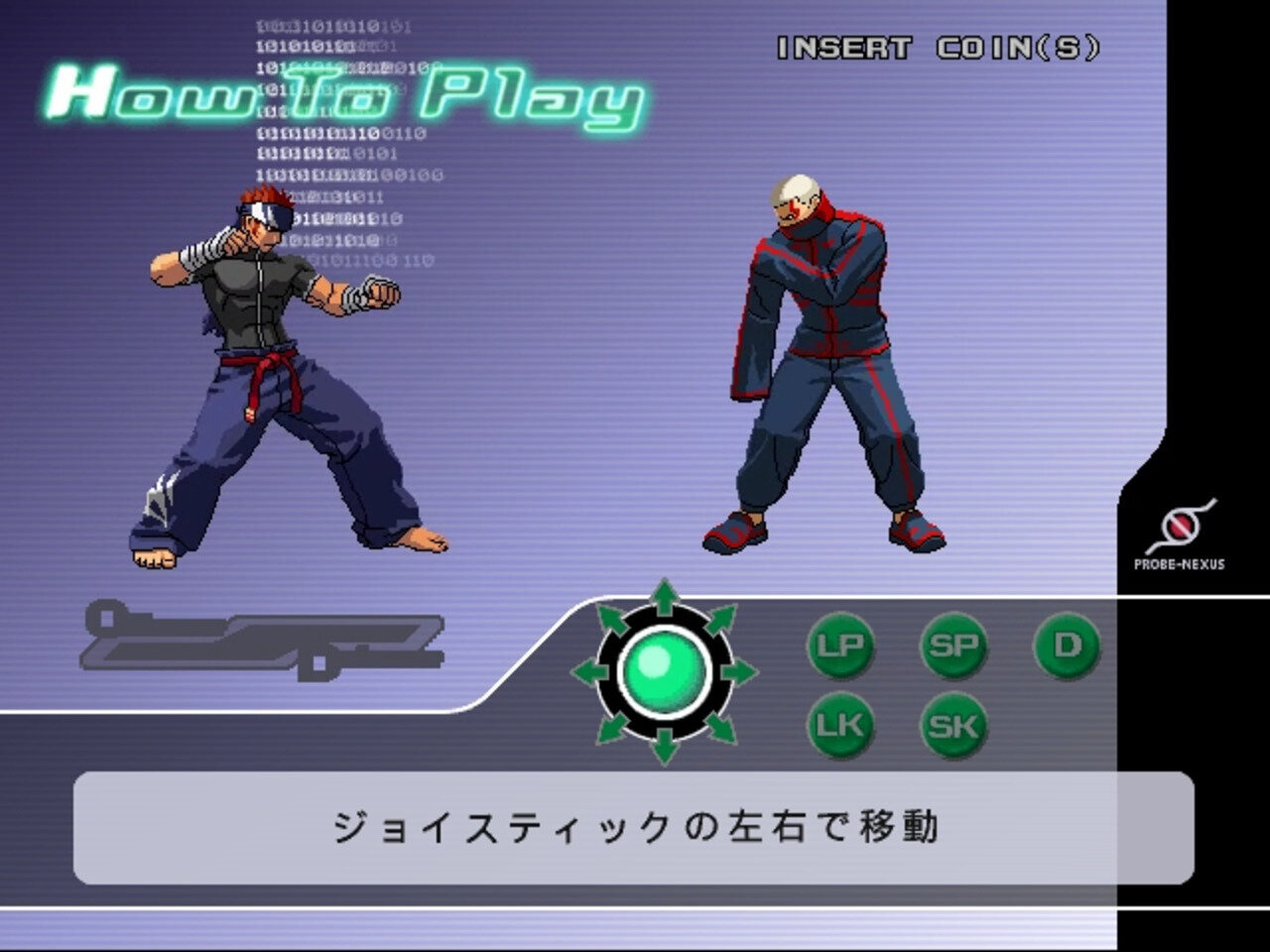The image size is (1270, 952).
Task: Select the SK button
Action: 952,726
